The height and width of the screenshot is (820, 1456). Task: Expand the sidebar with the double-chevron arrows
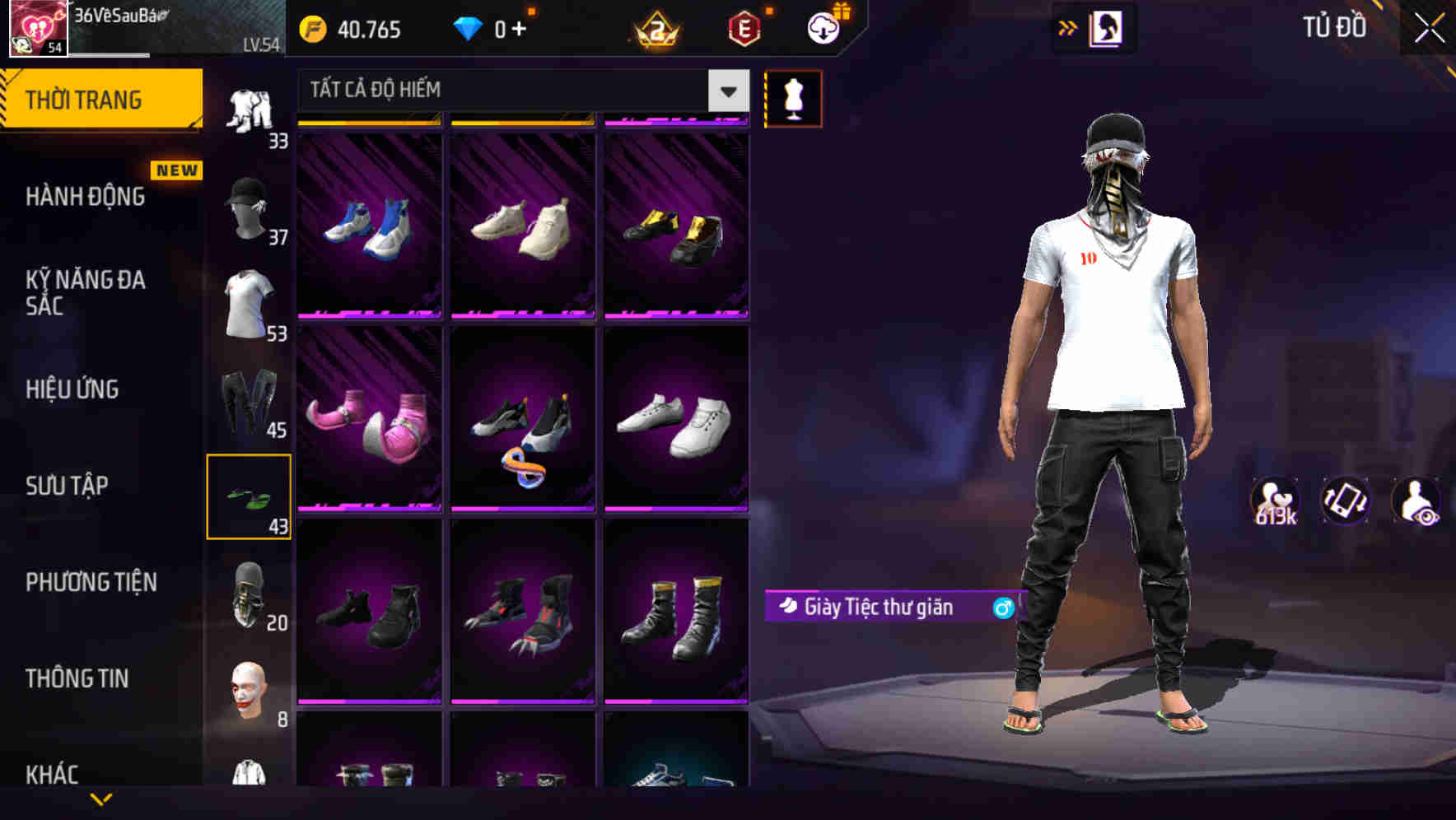[1068, 27]
